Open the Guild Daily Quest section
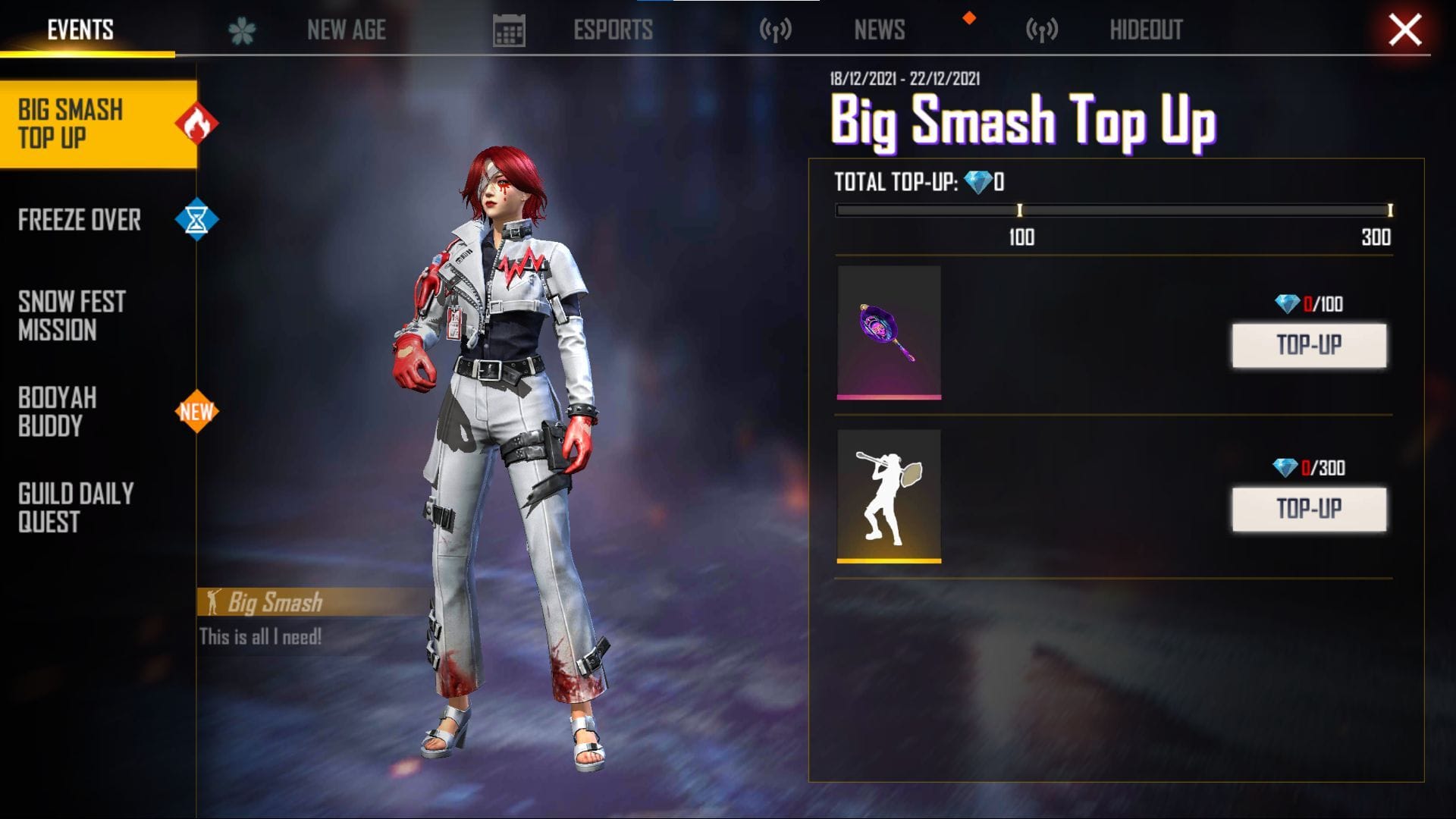Viewport: 1456px width, 819px height. click(x=72, y=508)
